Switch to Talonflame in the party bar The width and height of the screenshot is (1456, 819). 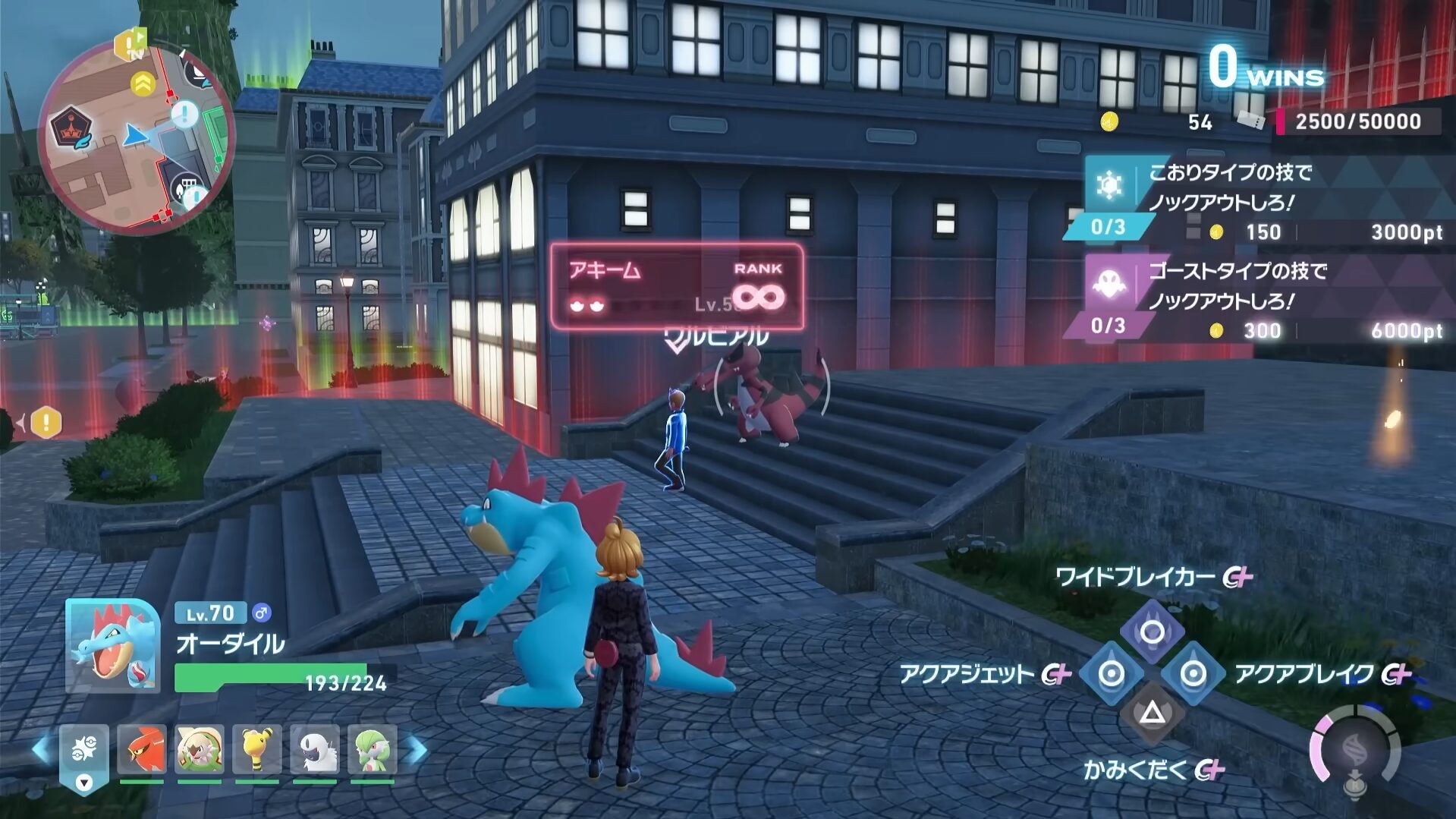click(142, 749)
